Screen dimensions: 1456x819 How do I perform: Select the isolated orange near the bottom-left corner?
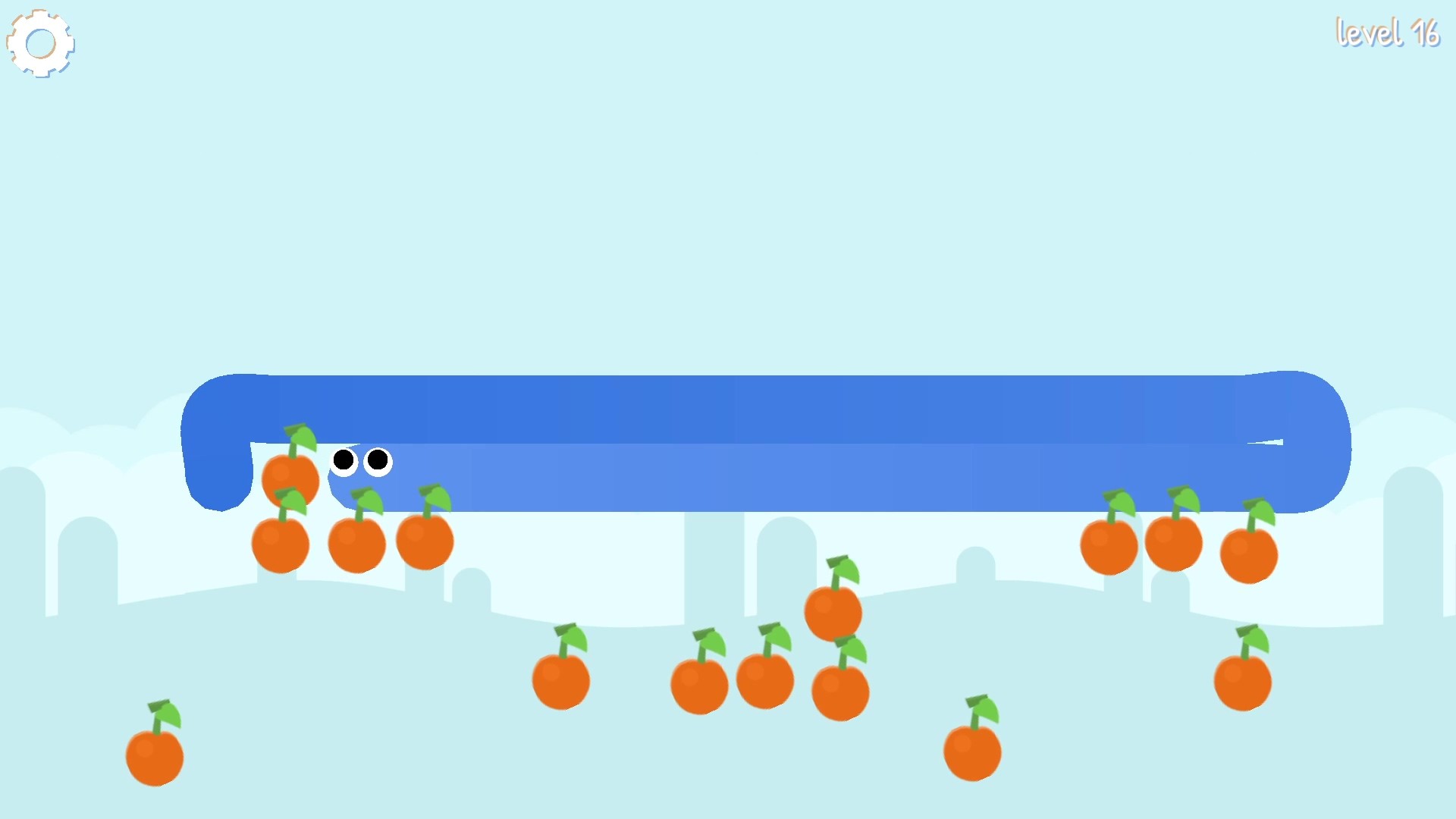pyautogui.click(x=154, y=755)
